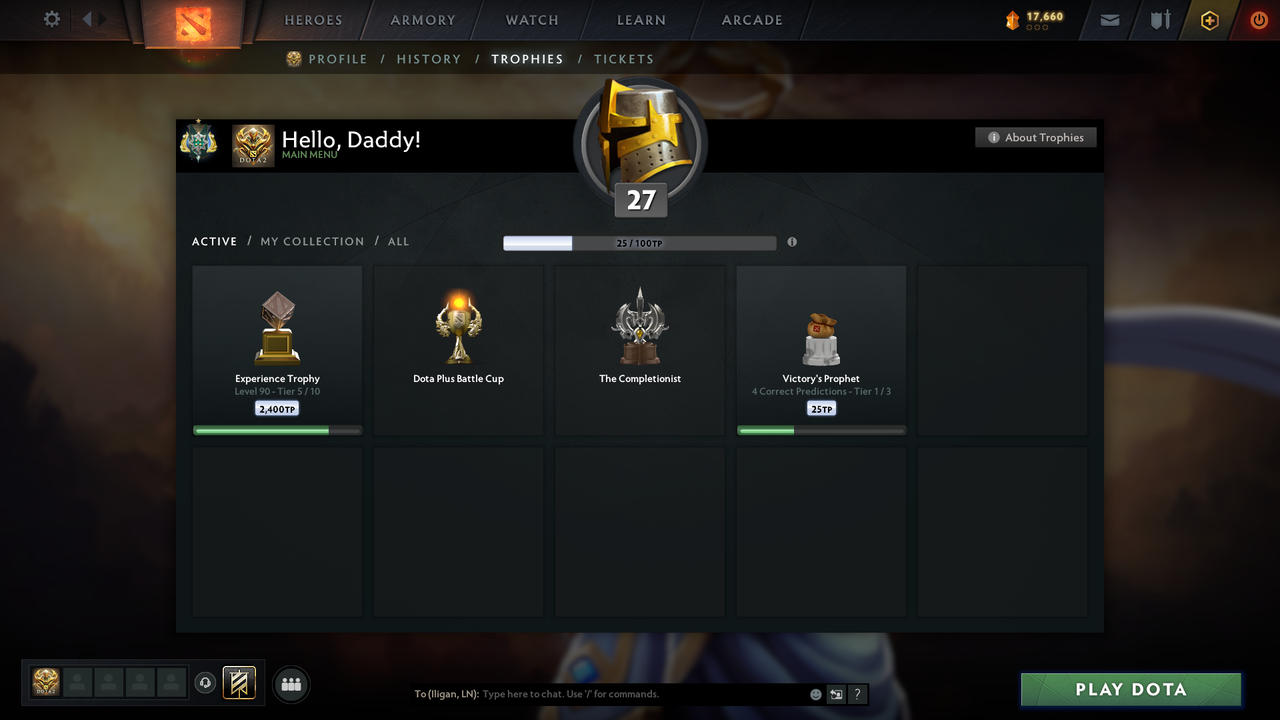Open the friends list people icon

[289, 684]
